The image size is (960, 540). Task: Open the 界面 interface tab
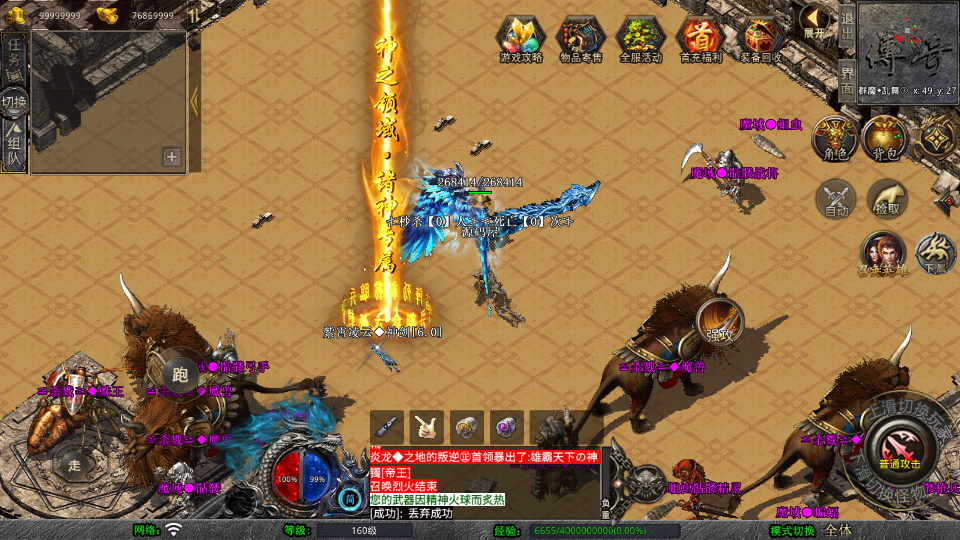pyautogui.click(x=847, y=74)
